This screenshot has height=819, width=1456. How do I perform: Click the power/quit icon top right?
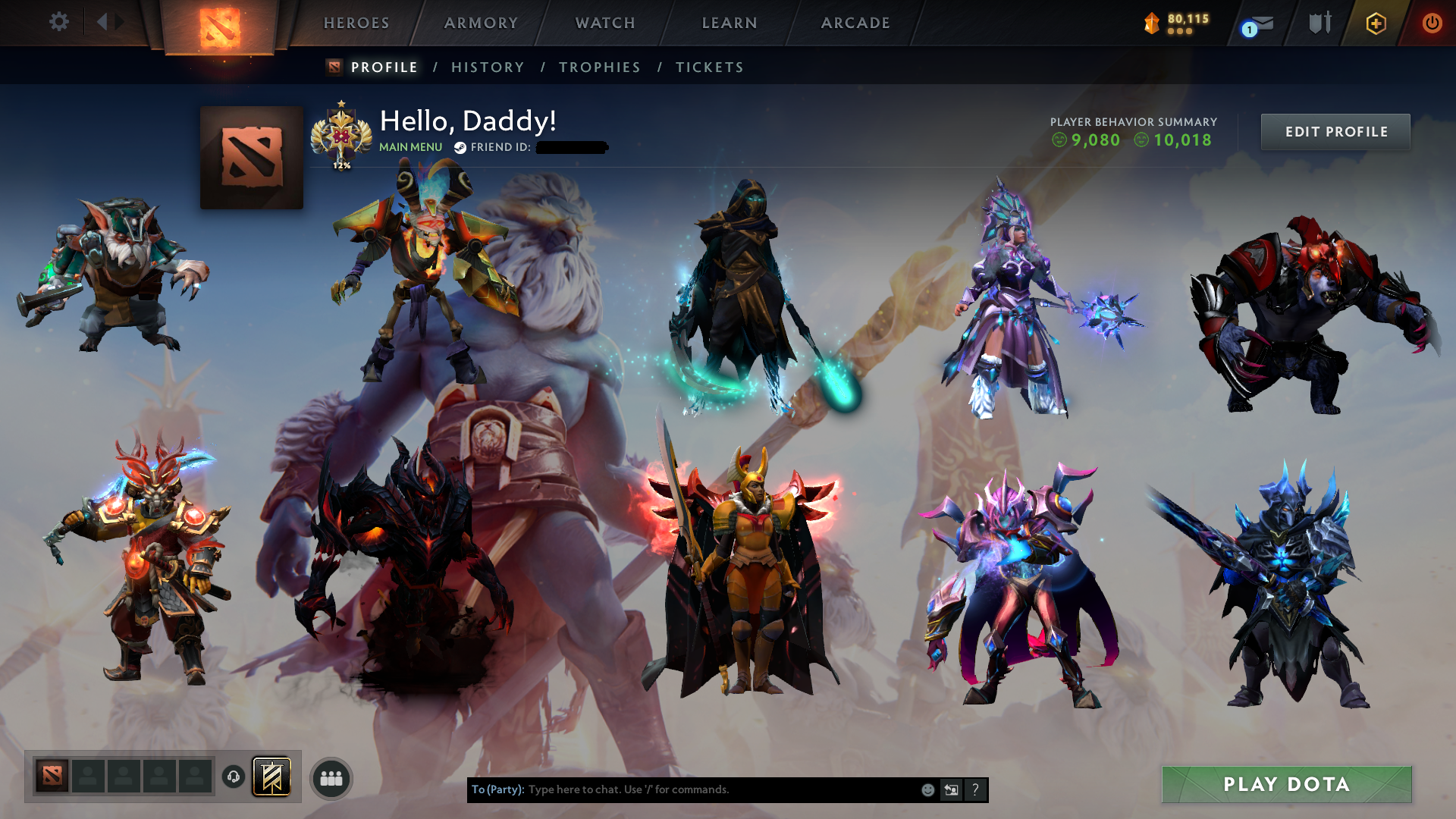pyautogui.click(x=1432, y=23)
